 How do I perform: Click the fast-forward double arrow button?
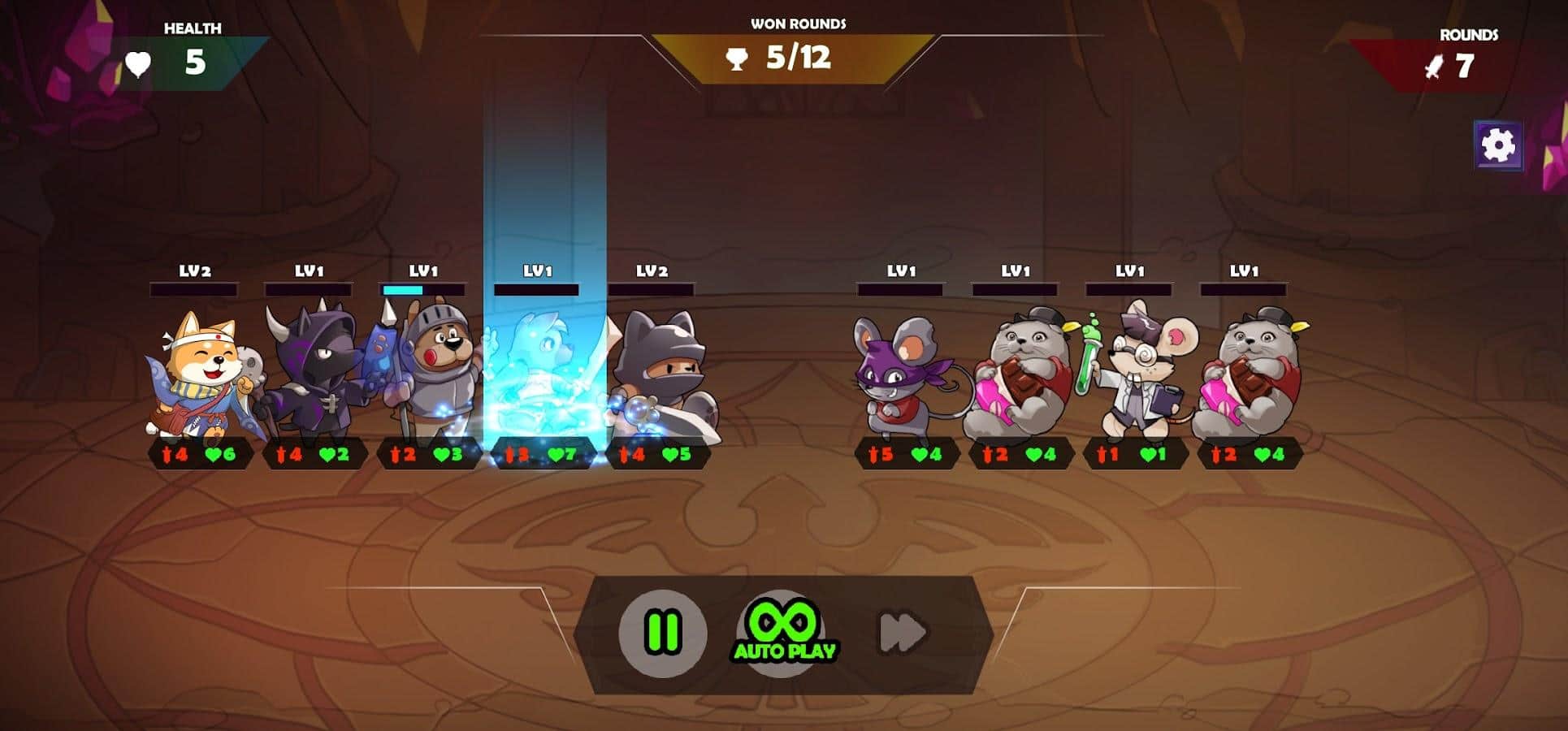(903, 633)
